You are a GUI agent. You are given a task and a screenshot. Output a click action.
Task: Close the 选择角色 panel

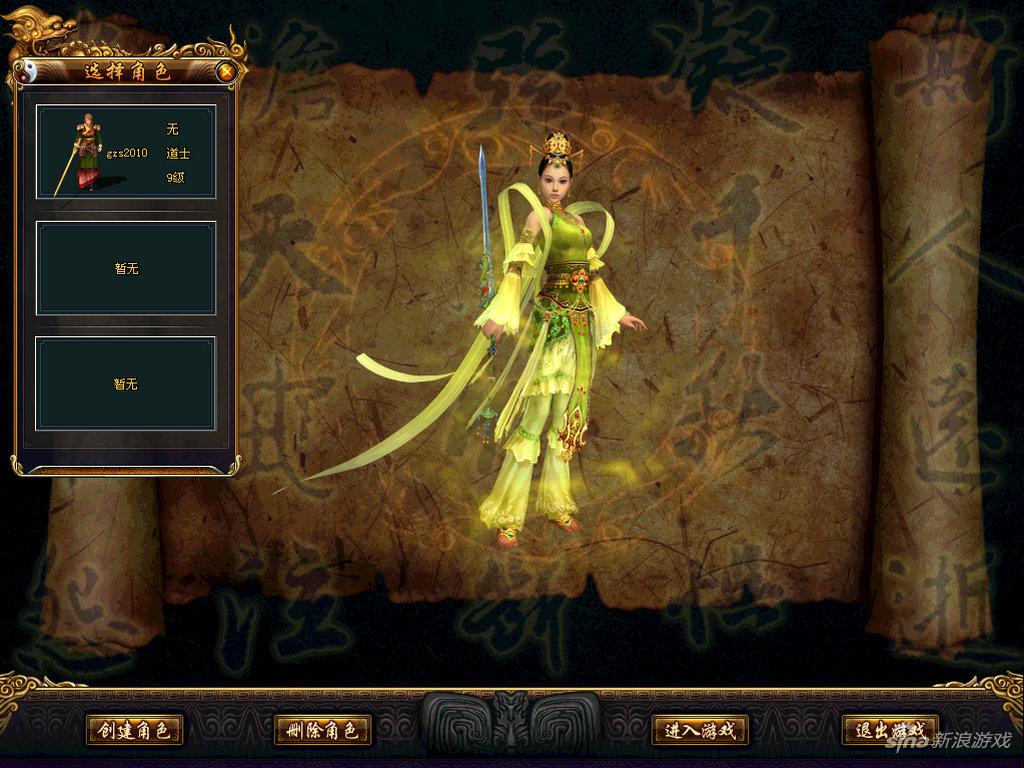pyautogui.click(x=227, y=71)
